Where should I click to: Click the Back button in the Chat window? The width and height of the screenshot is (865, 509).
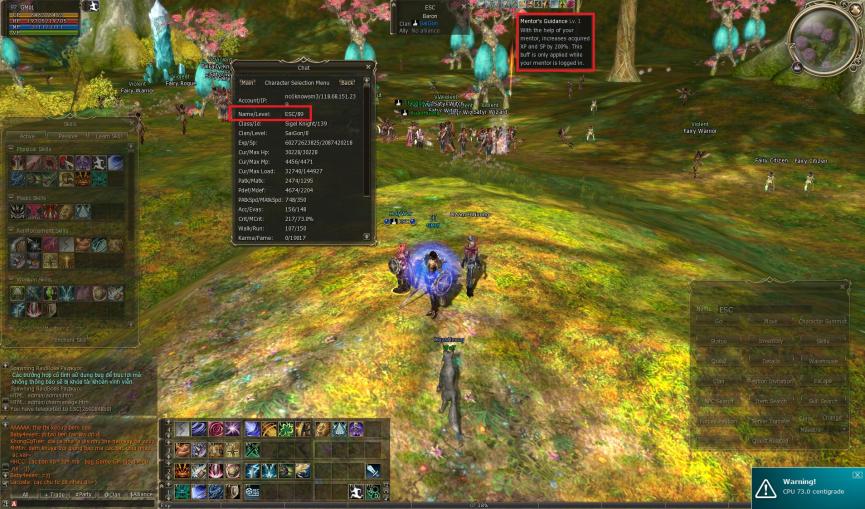(x=347, y=82)
